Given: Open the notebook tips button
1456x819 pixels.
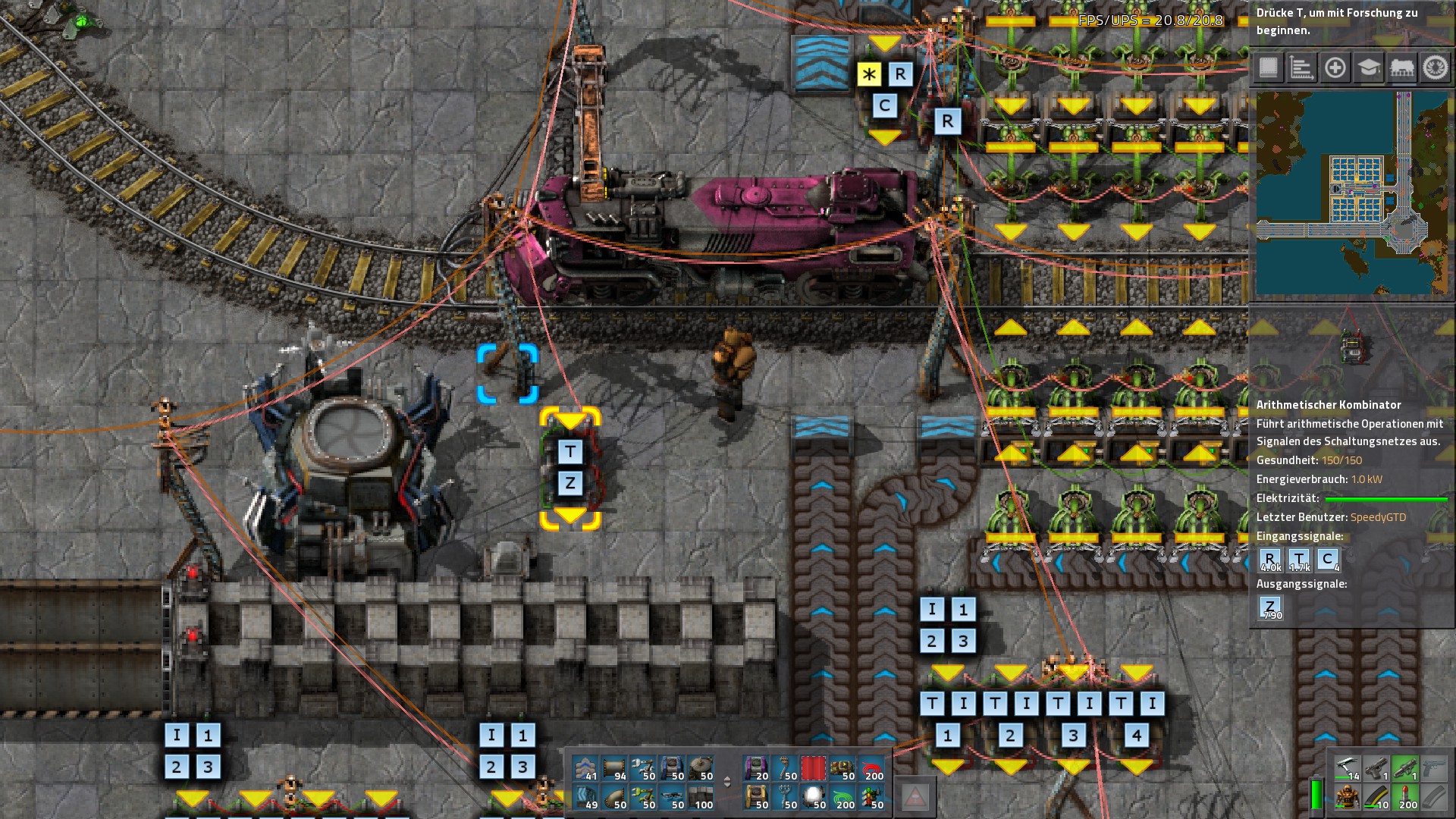Looking at the screenshot, I should point(1268,68).
